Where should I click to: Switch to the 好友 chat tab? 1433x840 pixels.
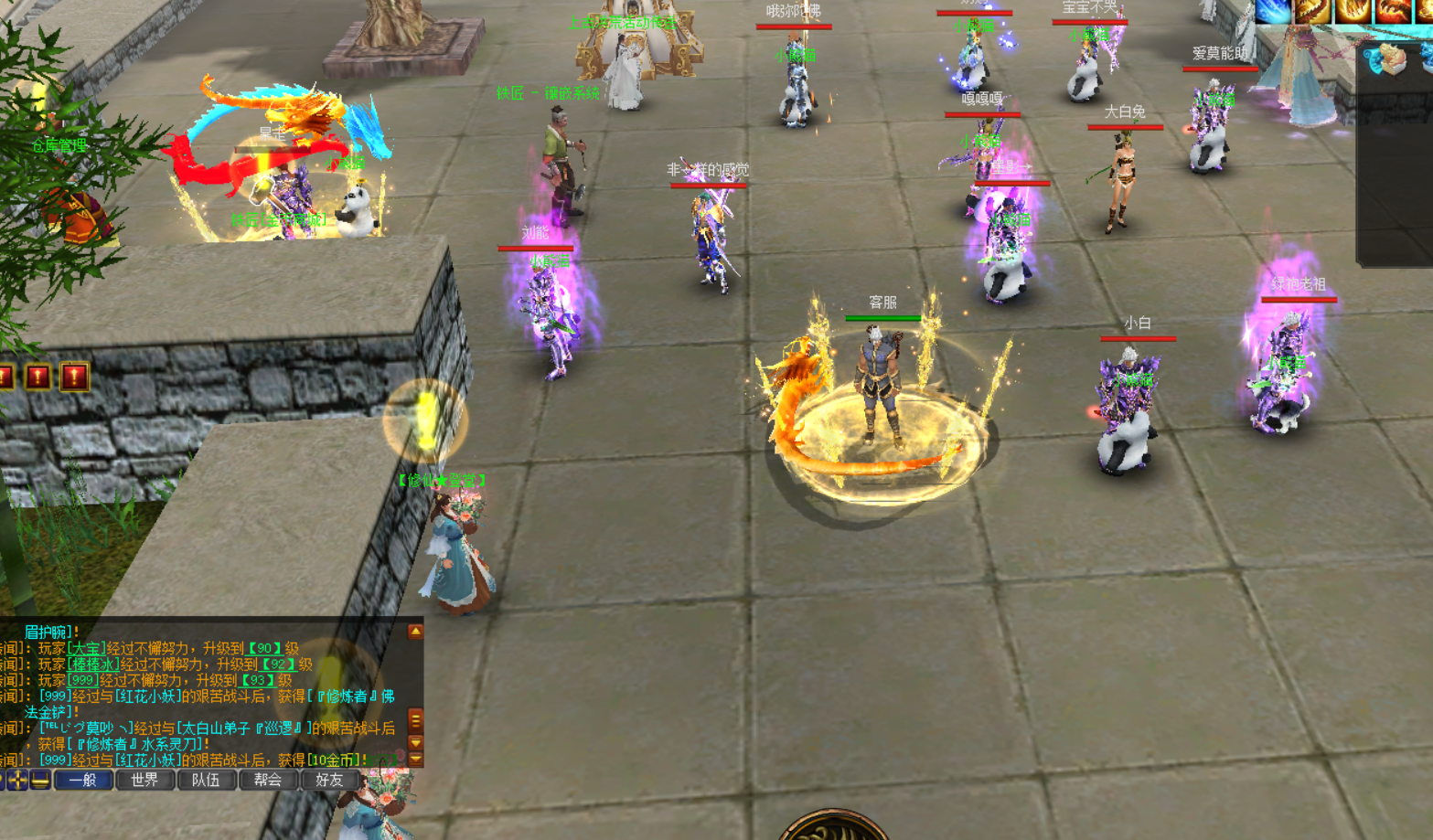[x=329, y=780]
